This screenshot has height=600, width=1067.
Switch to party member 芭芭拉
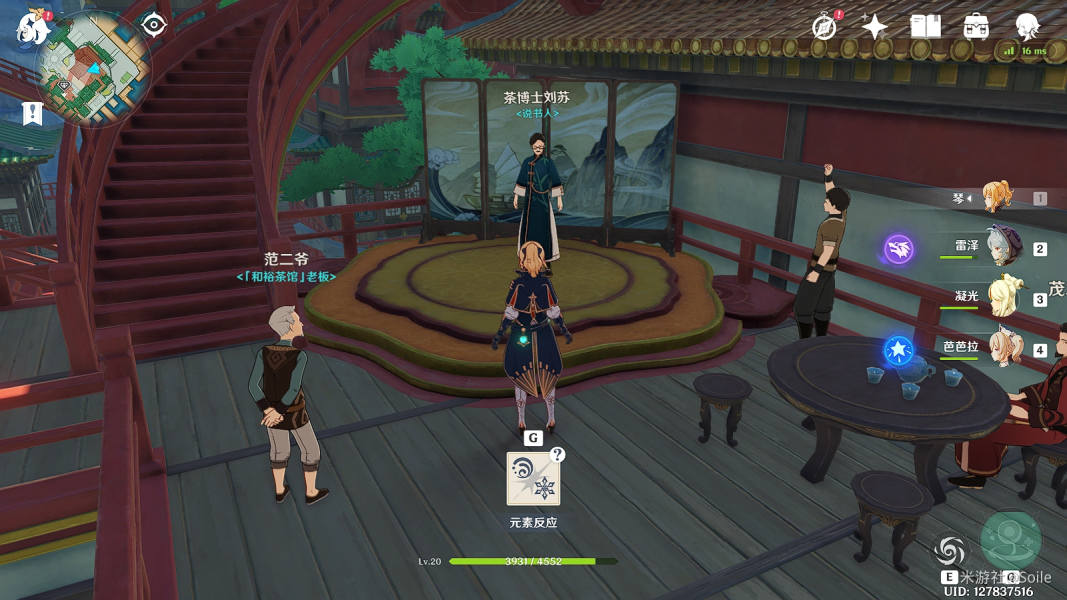click(1003, 347)
